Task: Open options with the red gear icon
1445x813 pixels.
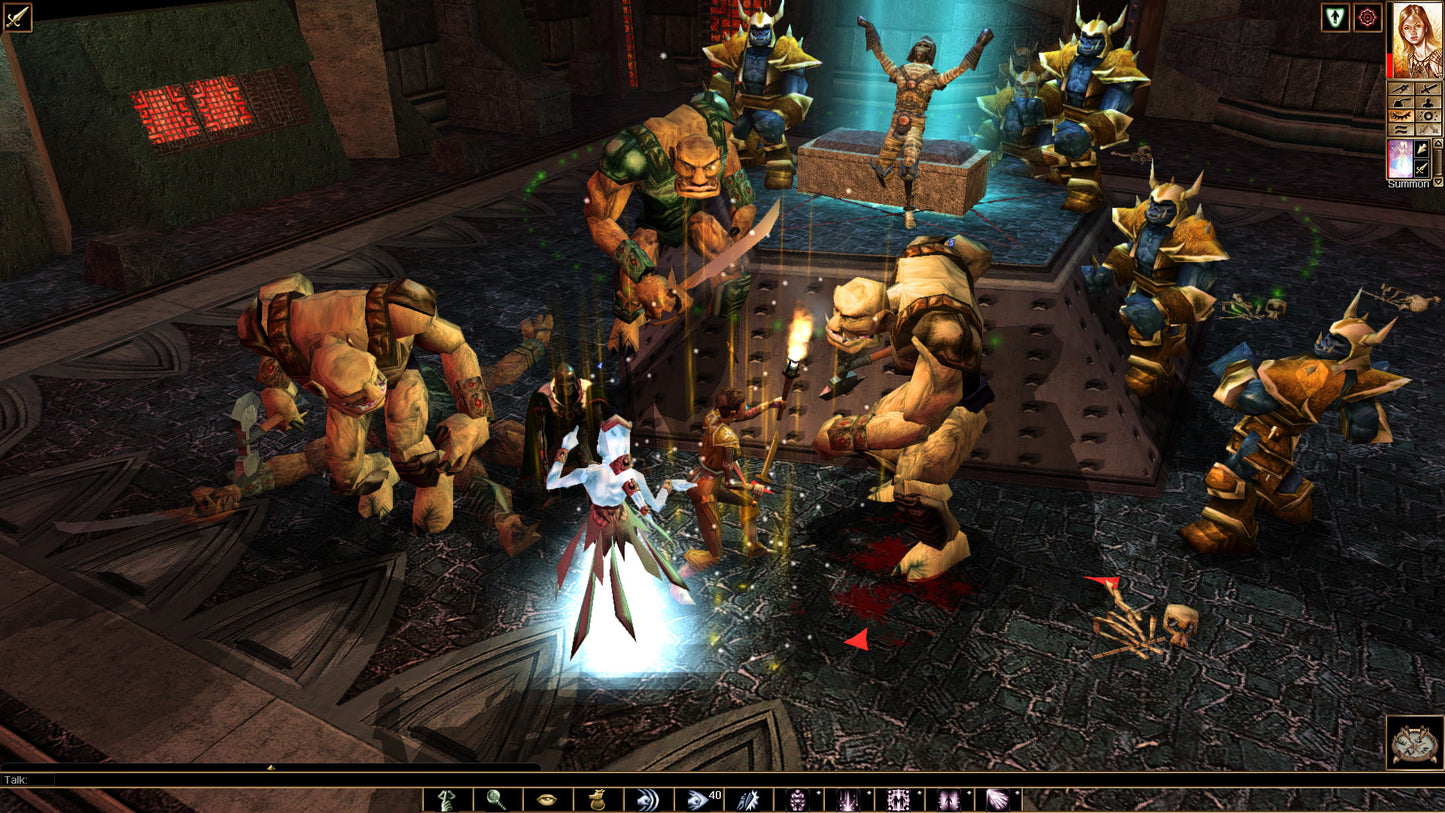Action: click(1366, 17)
